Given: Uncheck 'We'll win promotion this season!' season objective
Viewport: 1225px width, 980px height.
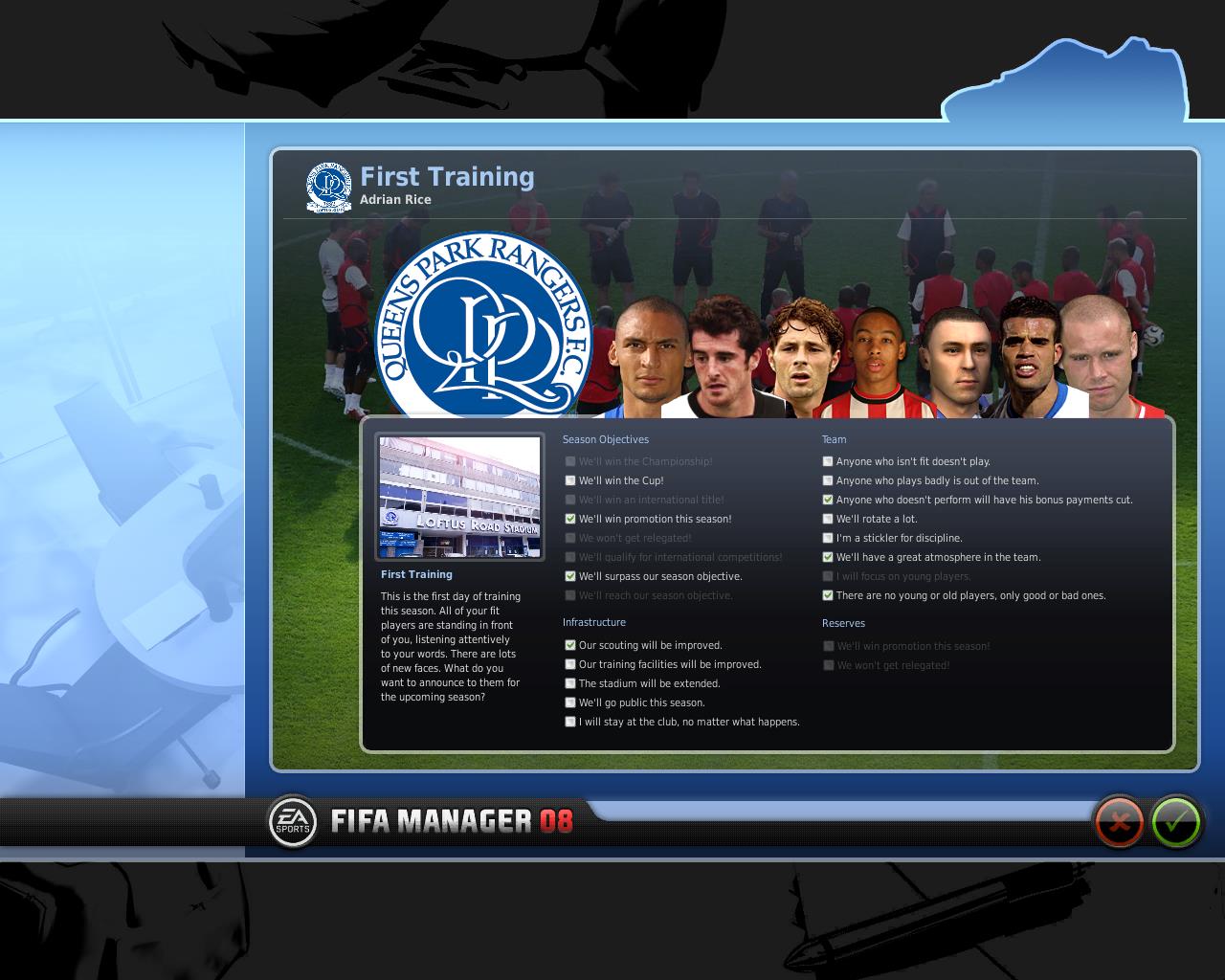Looking at the screenshot, I should 570,519.
